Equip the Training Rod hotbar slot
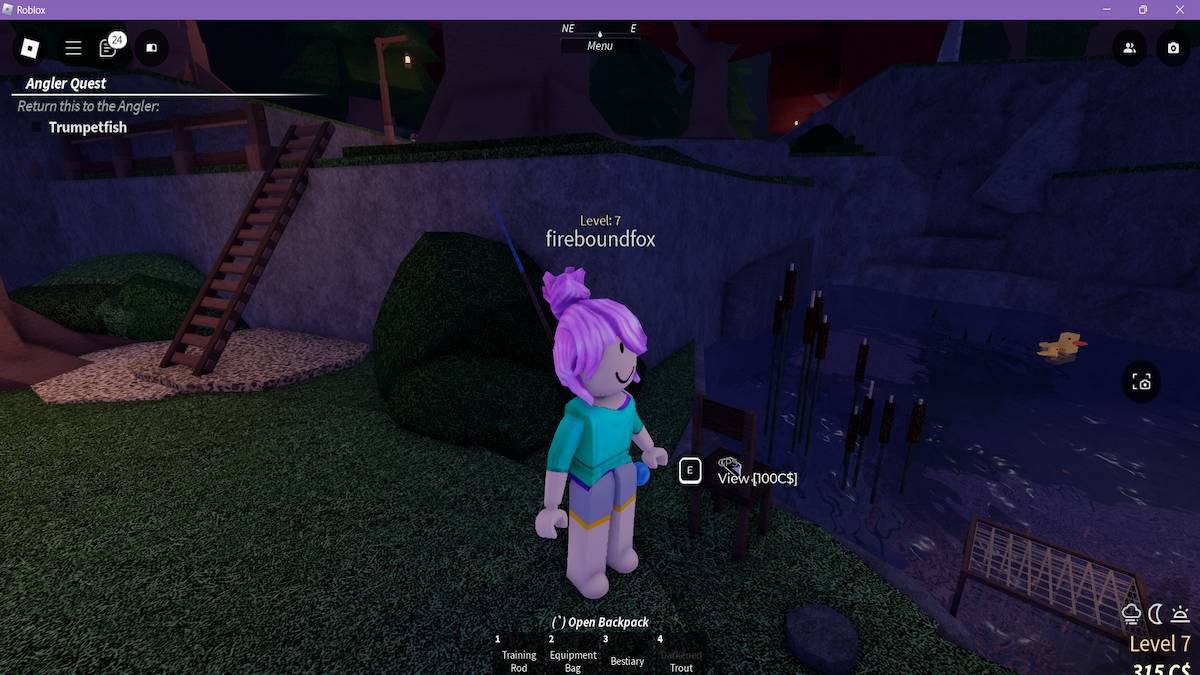Screen dimensions: 1200x675 [519, 657]
